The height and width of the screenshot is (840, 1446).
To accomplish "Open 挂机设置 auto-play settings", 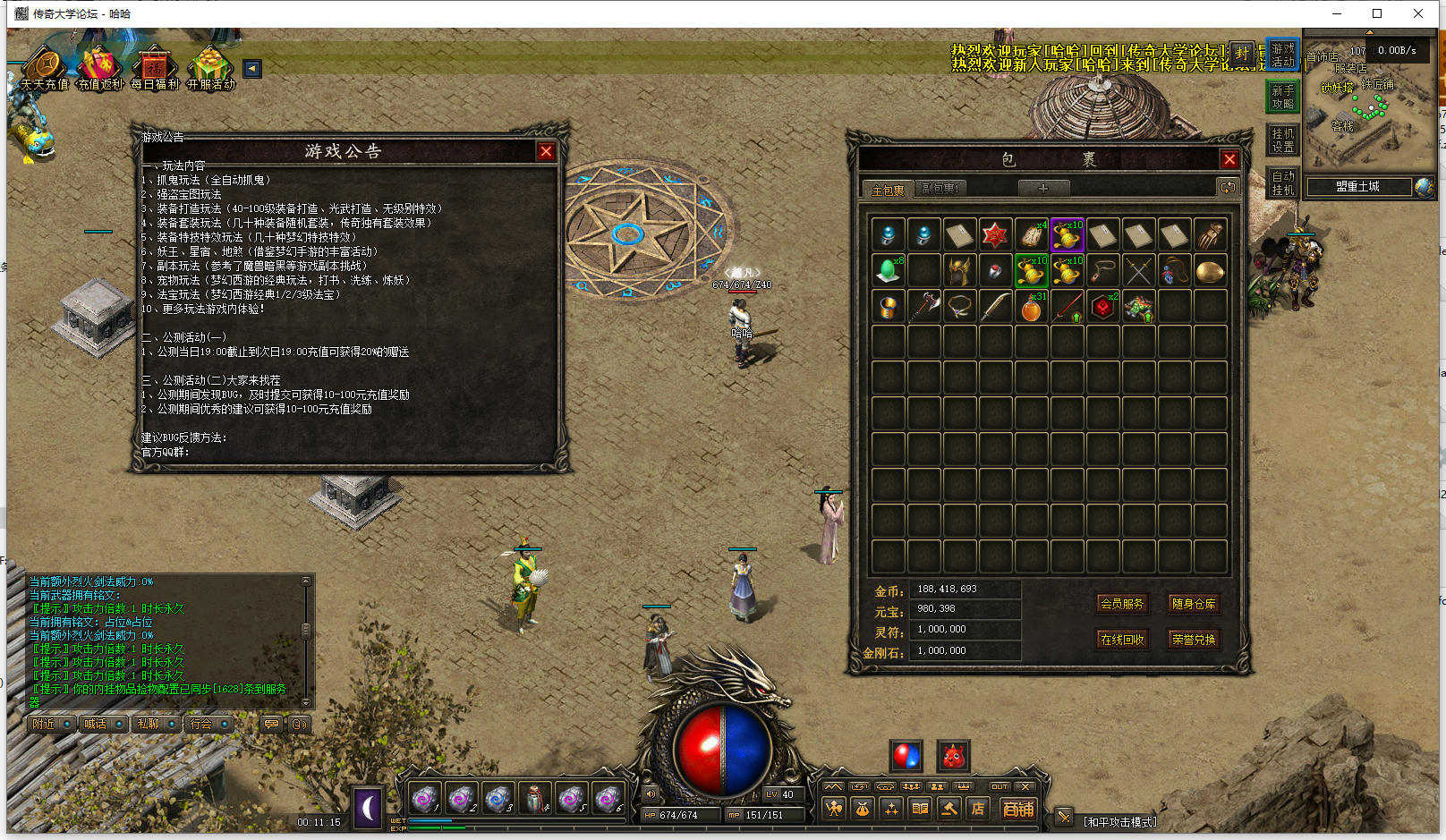I will (x=1283, y=140).
